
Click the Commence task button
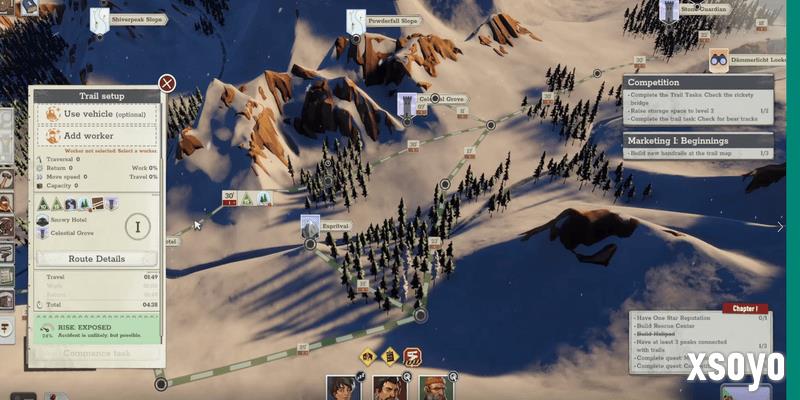[x=96, y=352]
